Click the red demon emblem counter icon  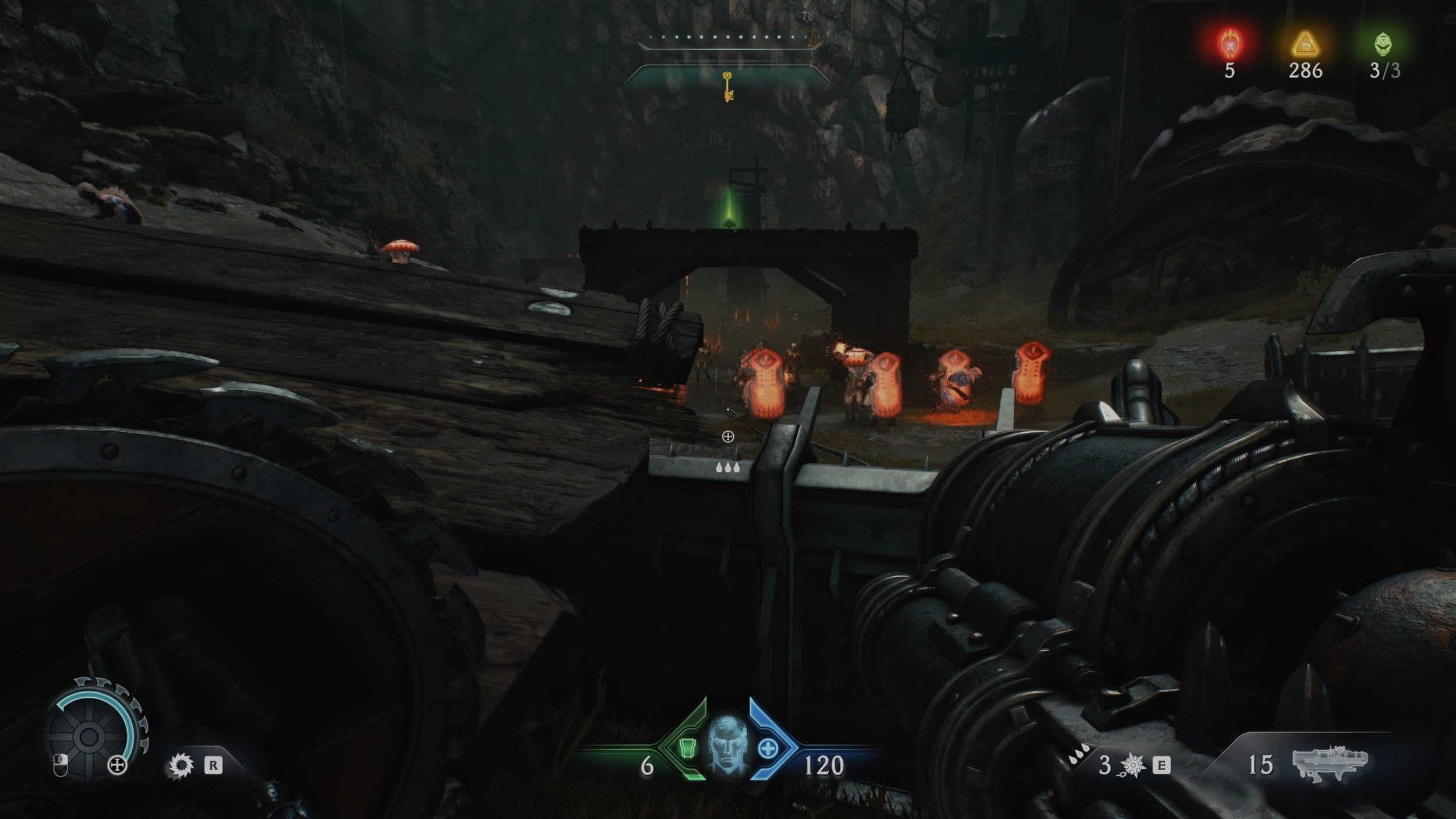(x=1229, y=43)
